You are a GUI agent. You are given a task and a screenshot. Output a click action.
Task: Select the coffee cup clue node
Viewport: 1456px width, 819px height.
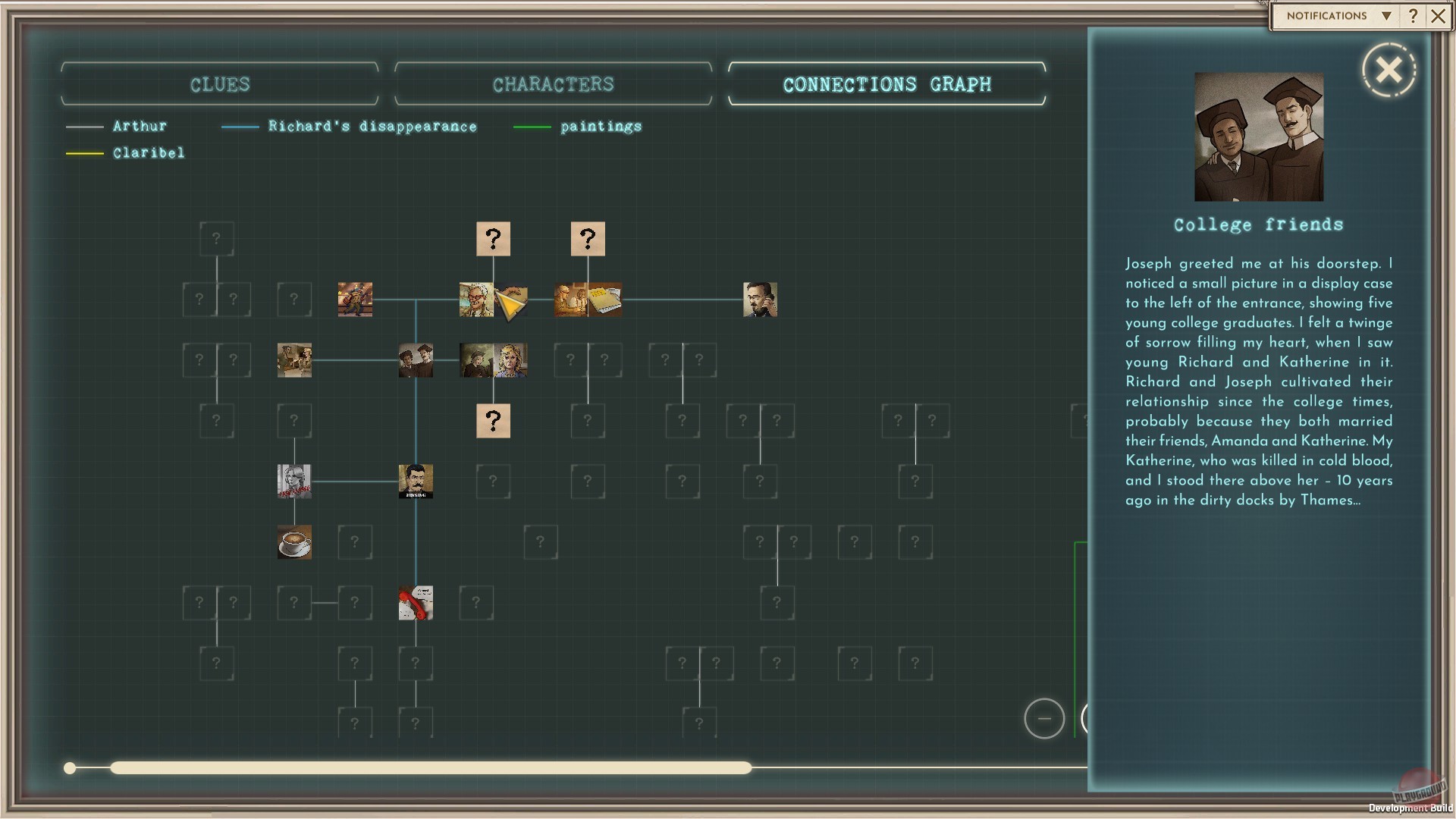click(x=294, y=542)
